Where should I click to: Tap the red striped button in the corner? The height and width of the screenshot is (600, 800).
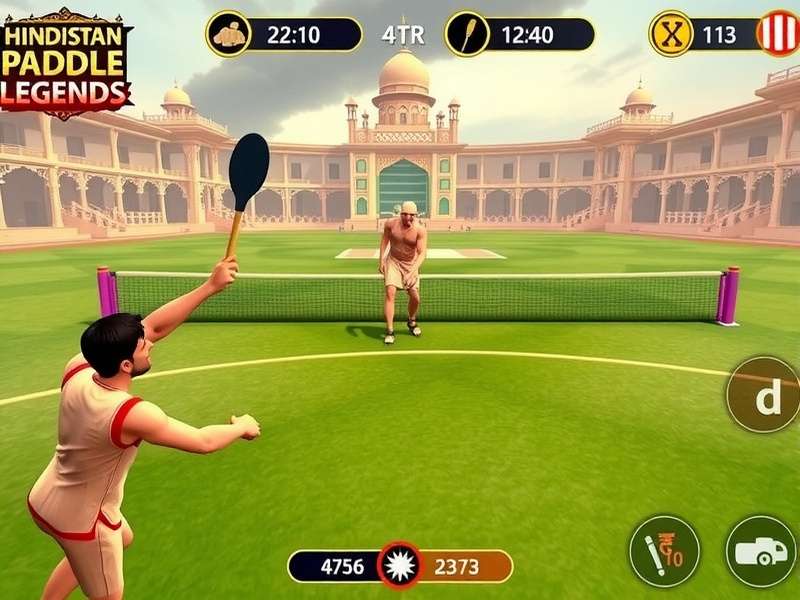[x=777, y=33]
